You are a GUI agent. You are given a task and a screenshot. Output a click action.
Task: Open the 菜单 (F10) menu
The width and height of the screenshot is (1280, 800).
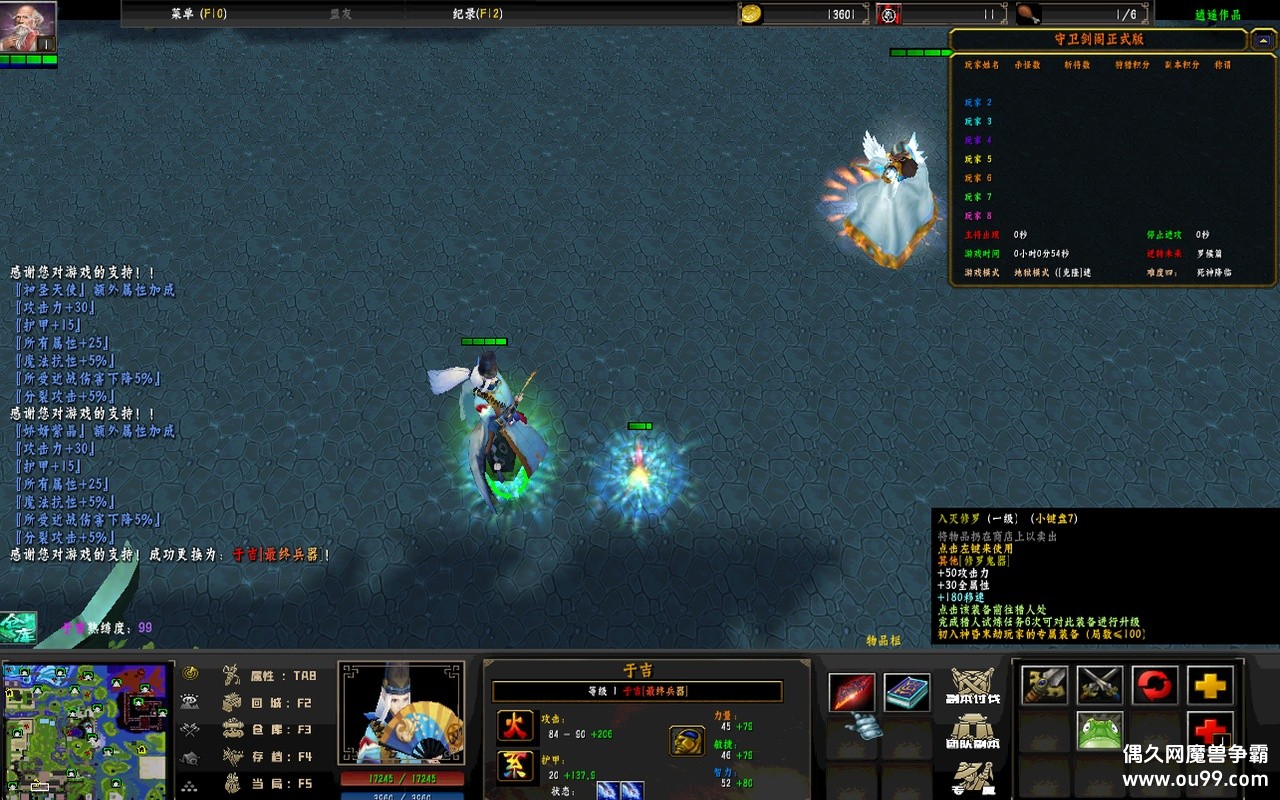tap(199, 14)
